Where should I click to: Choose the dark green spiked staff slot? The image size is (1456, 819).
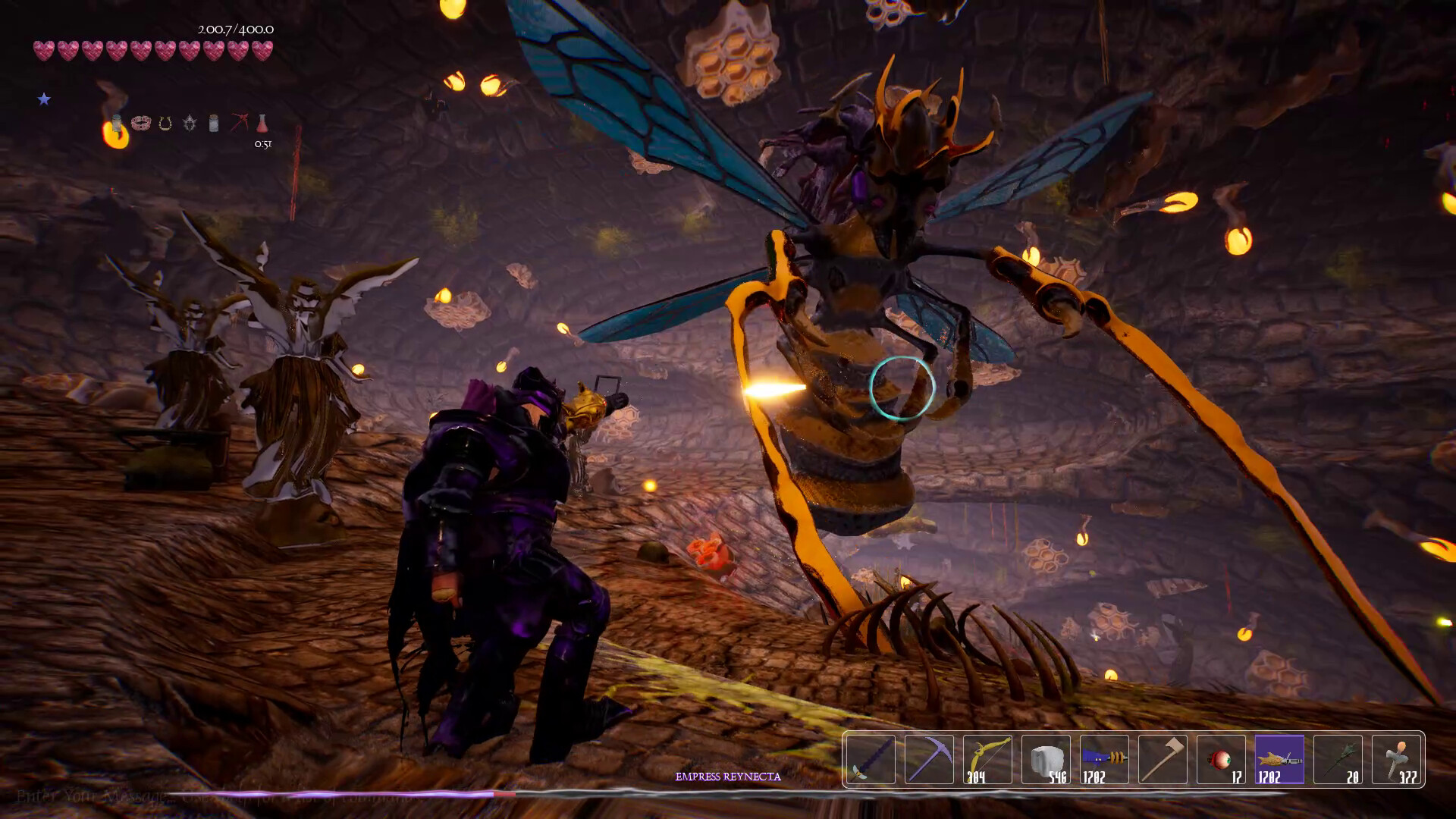point(1338,759)
